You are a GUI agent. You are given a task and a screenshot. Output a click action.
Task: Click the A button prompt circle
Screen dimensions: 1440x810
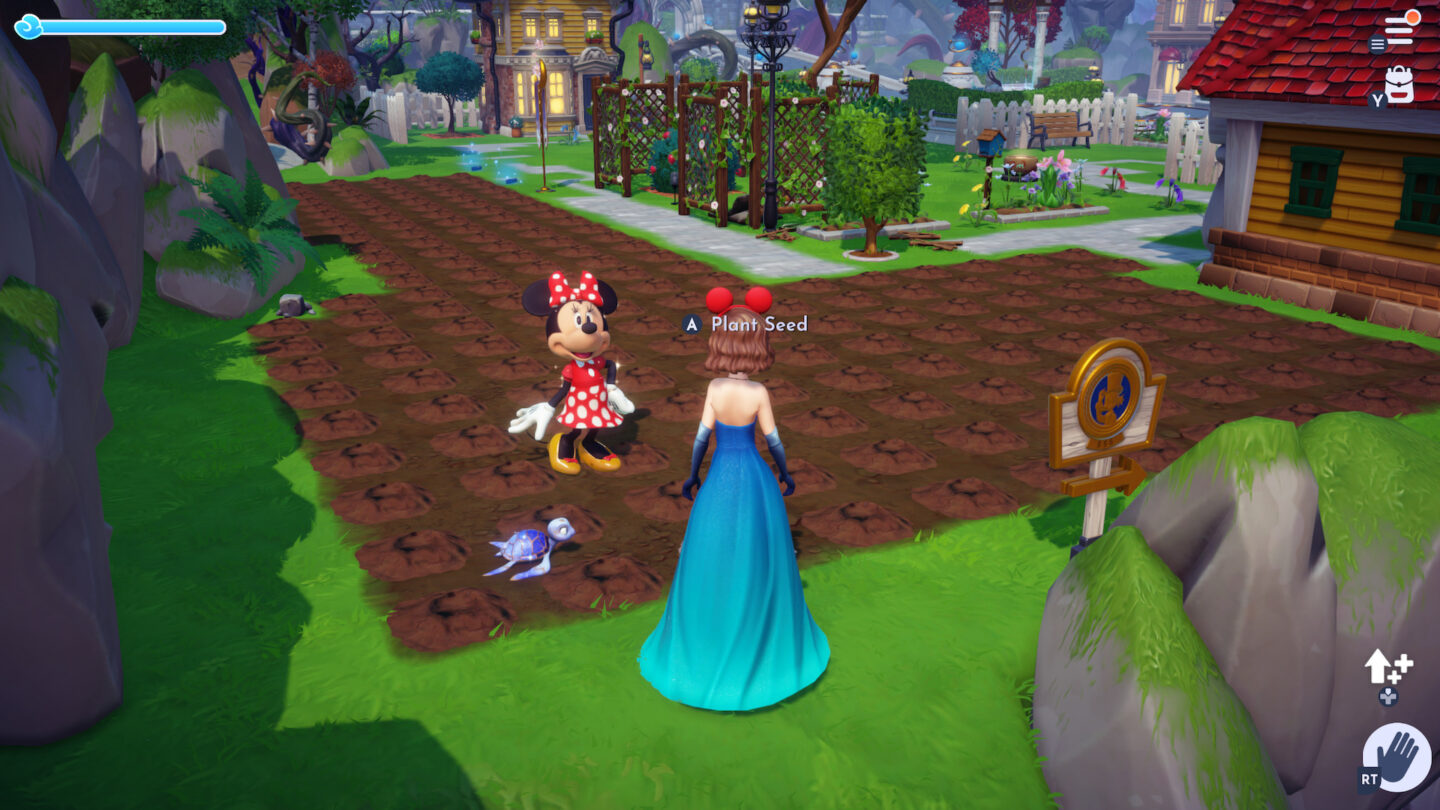[690, 324]
